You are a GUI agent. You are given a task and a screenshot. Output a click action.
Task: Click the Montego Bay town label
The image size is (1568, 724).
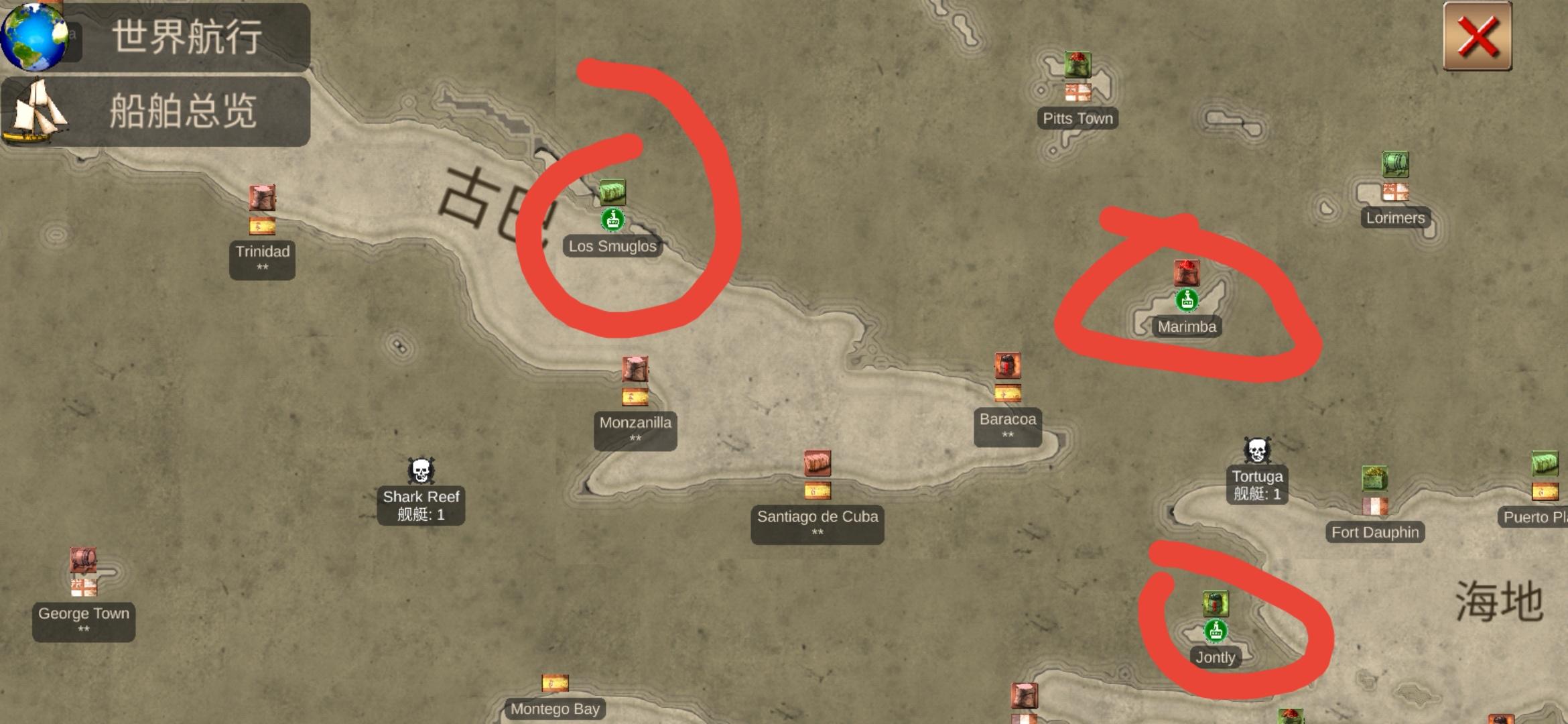554,708
